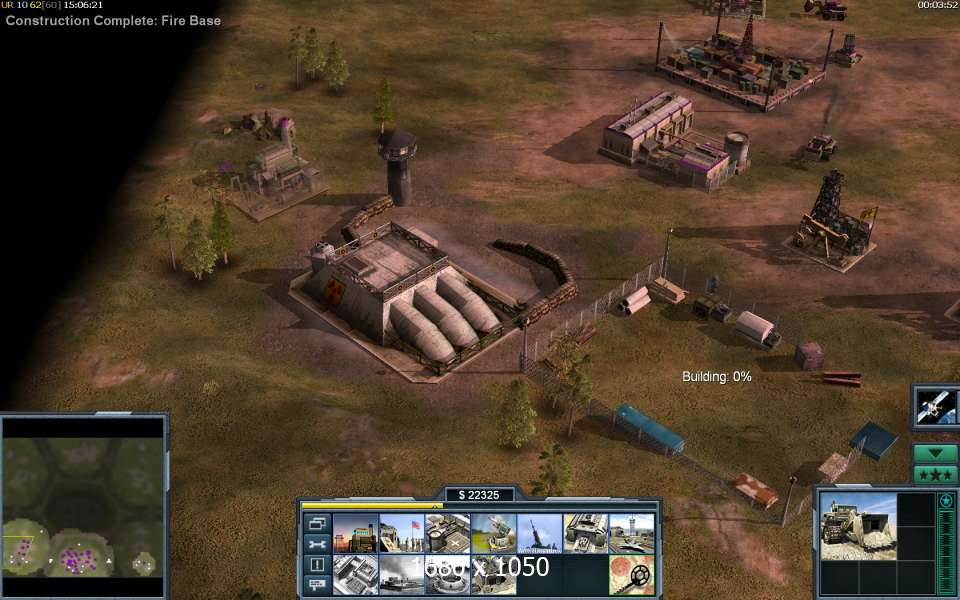The height and width of the screenshot is (600, 960).
Task: Open the signpost button at panel's bottom-left
Action: pos(317,584)
